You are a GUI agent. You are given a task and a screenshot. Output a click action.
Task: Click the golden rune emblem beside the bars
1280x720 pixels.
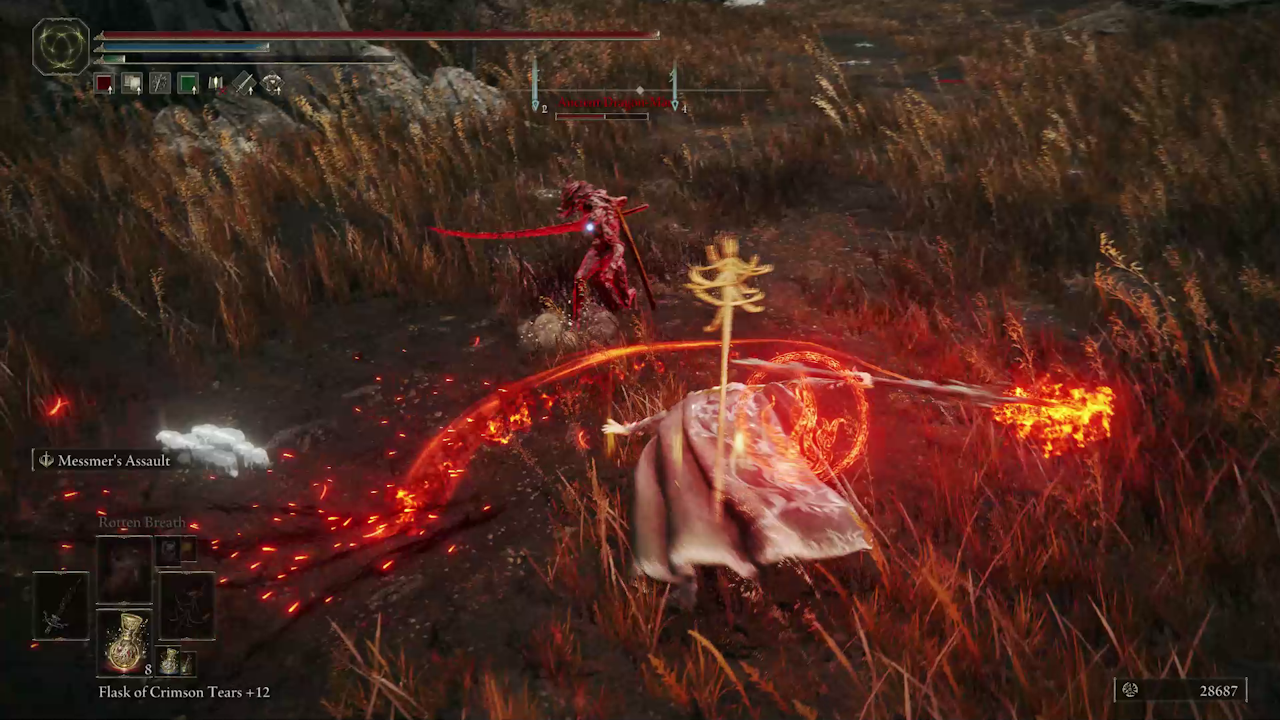tap(61, 47)
